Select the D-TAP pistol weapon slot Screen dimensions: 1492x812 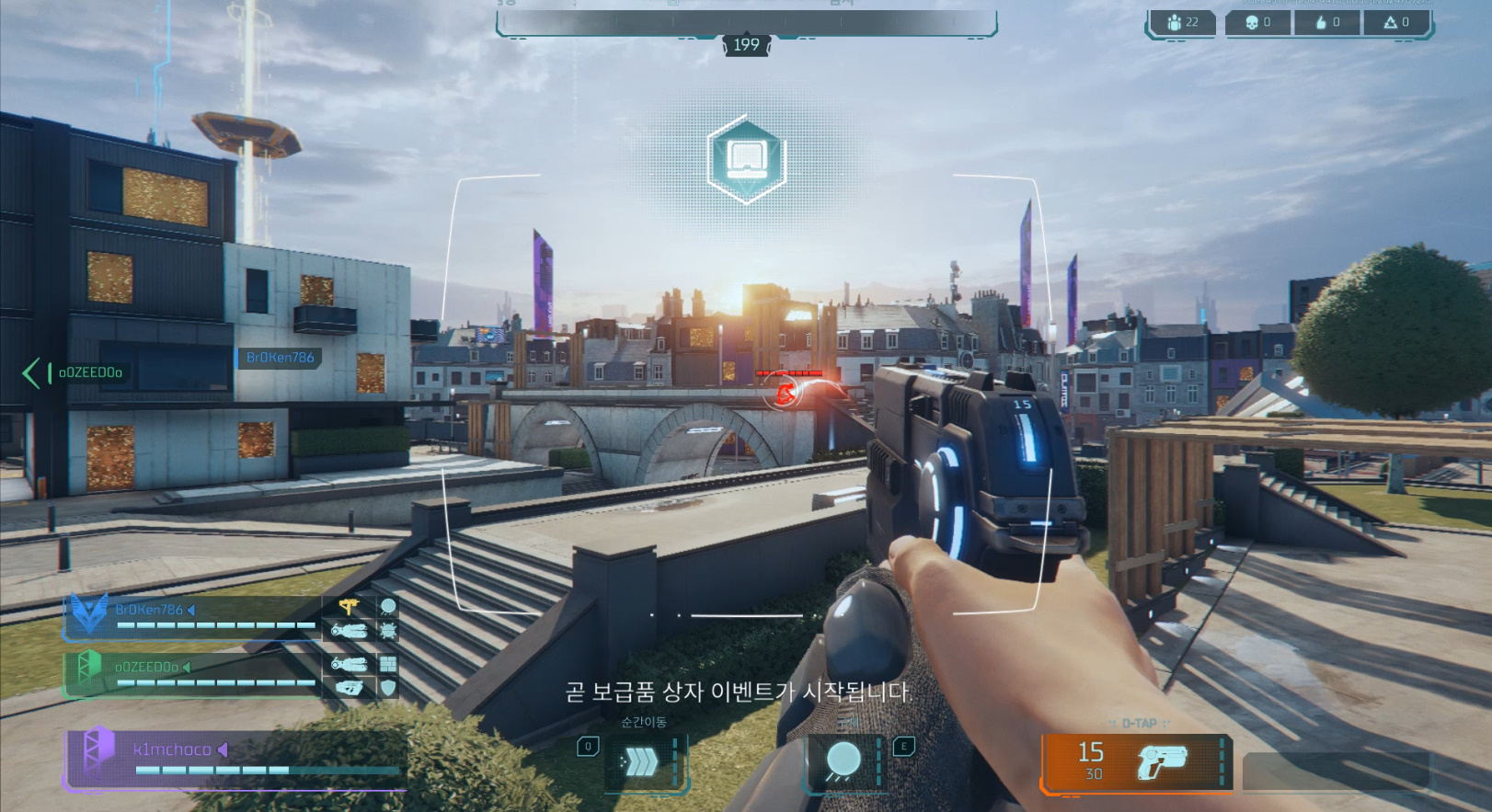point(1137,761)
